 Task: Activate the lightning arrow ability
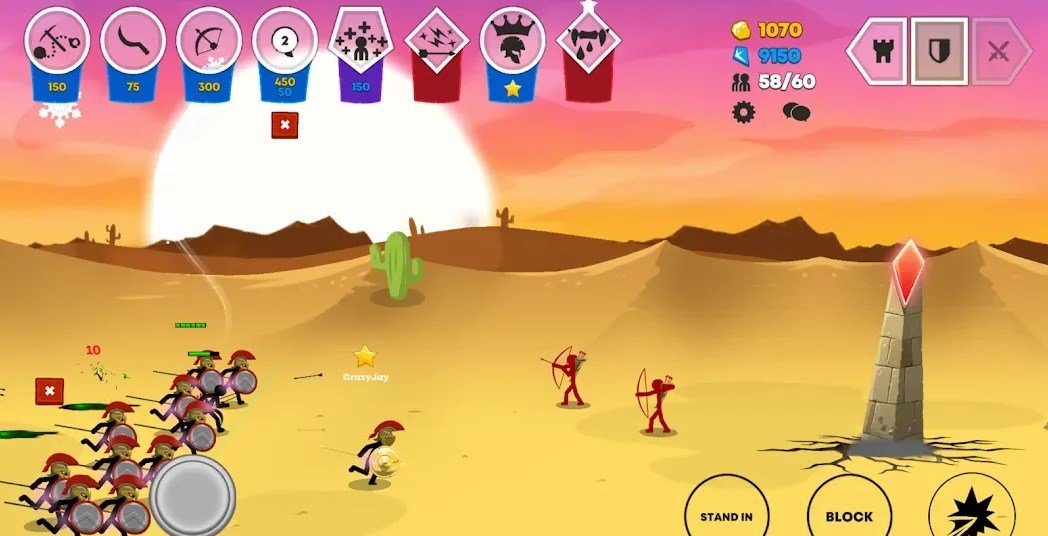coord(437,42)
